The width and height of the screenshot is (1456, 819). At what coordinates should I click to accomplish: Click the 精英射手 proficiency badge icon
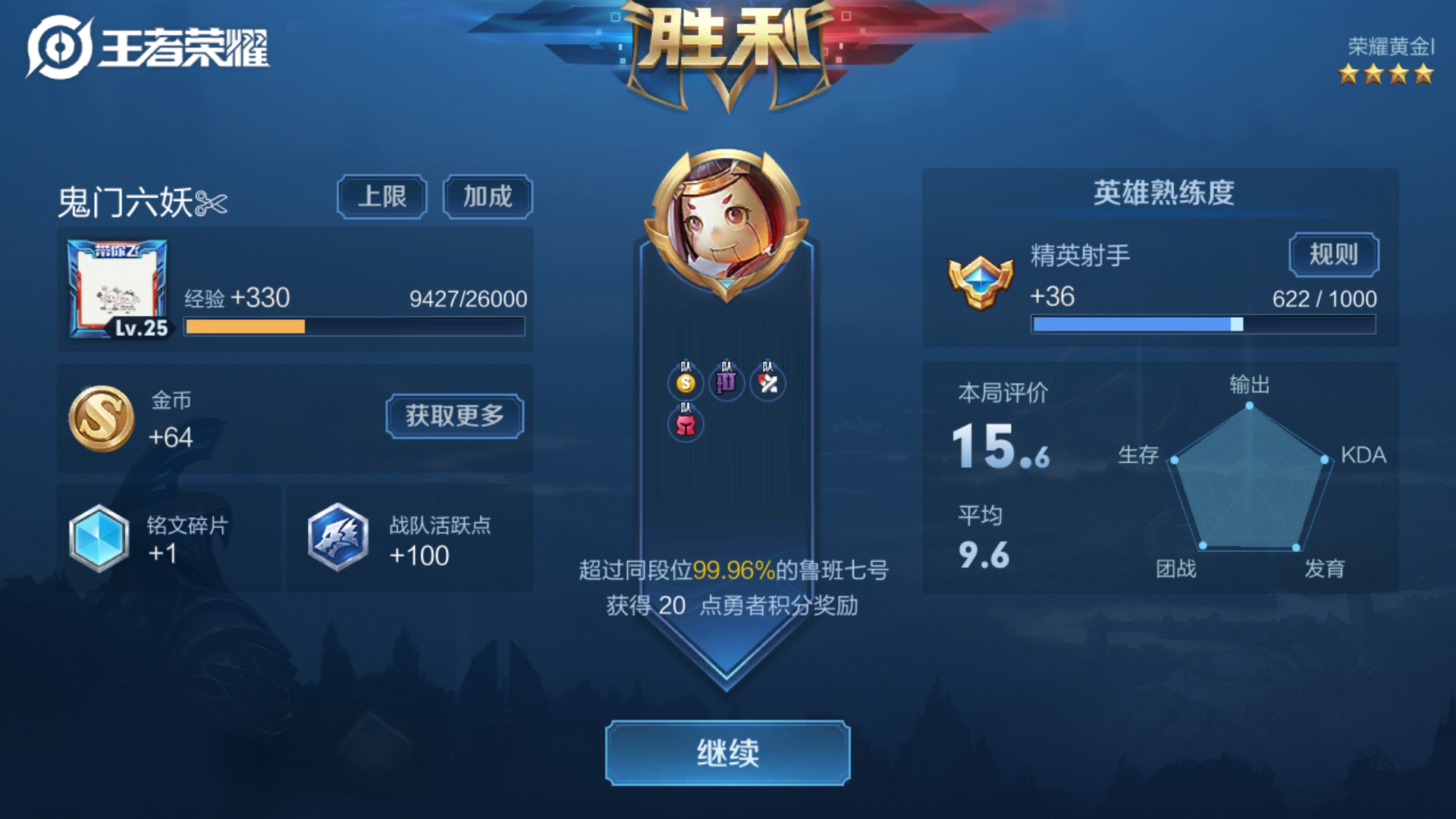tap(981, 281)
